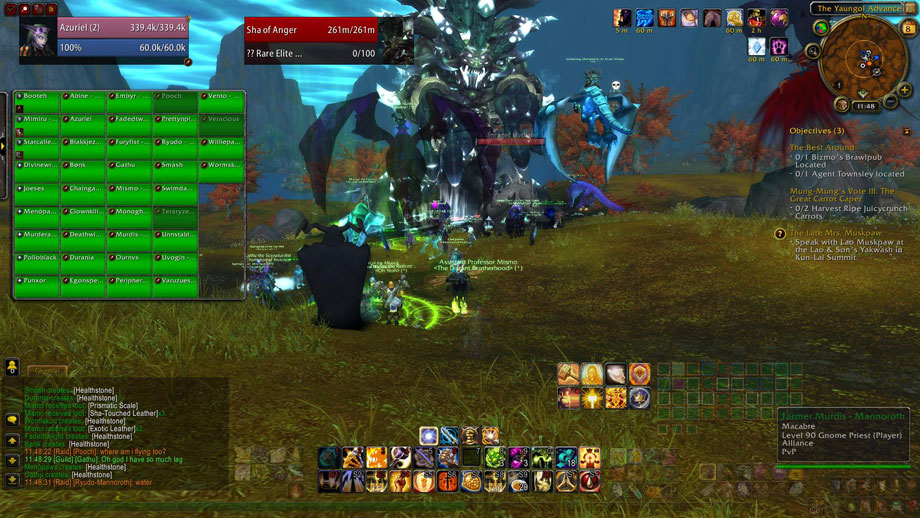The height and width of the screenshot is (518, 920).
Task: Open the chat speech bubble menu
Action: (x=12, y=419)
